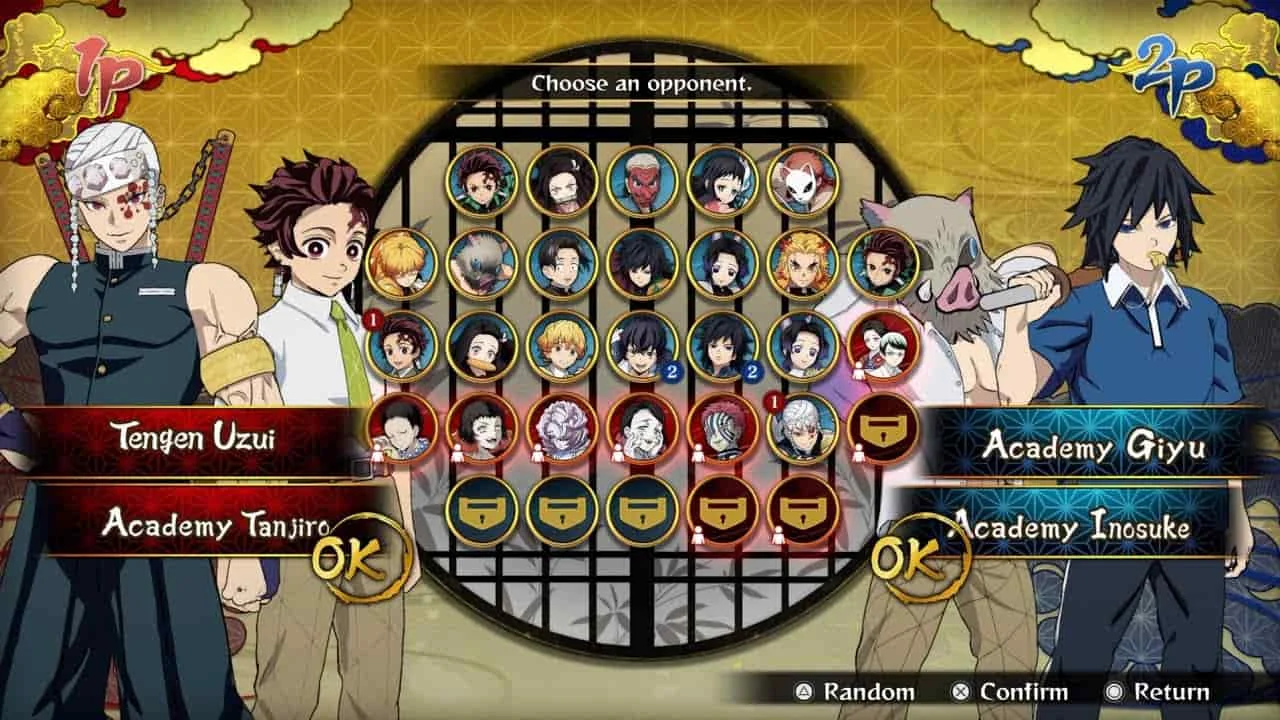
Task: Select Enmu resting cheek on hand
Action: pos(642,427)
